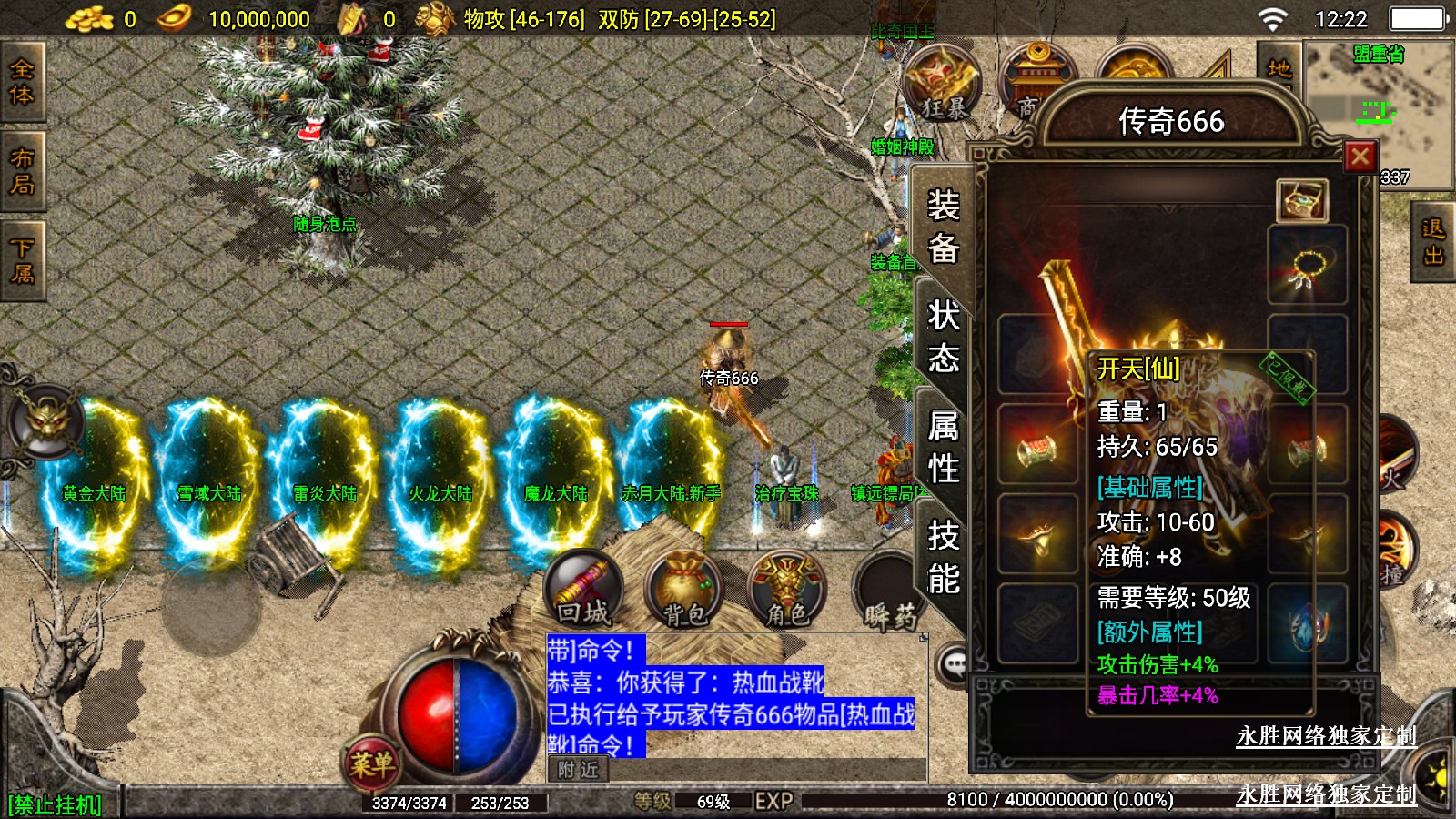Switch to the 装备 equipment tab
1456x819 pixels.
click(x=944, y=227)
